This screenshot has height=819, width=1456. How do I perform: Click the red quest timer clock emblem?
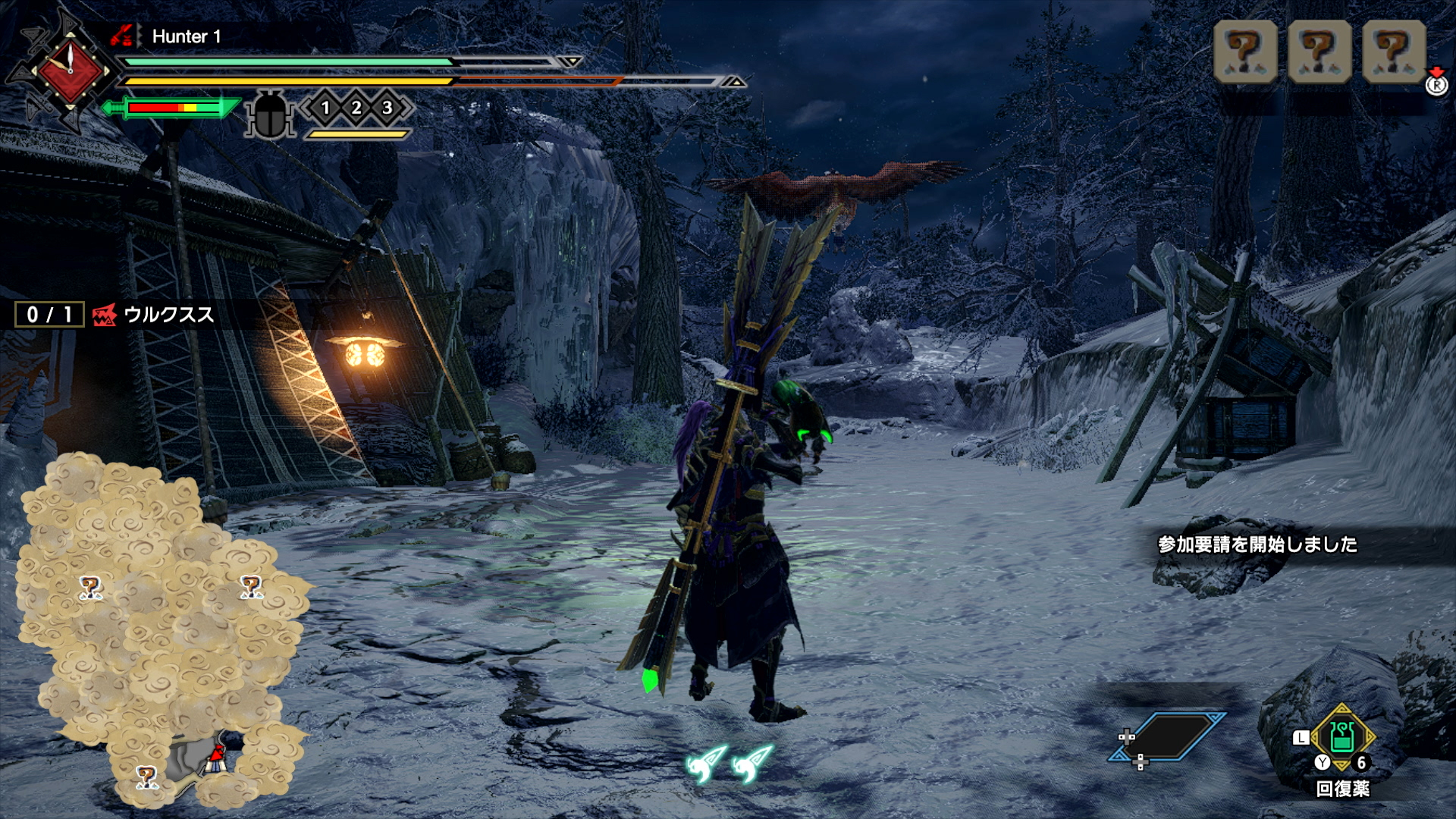pyautogui.click(x=70, y=71)
